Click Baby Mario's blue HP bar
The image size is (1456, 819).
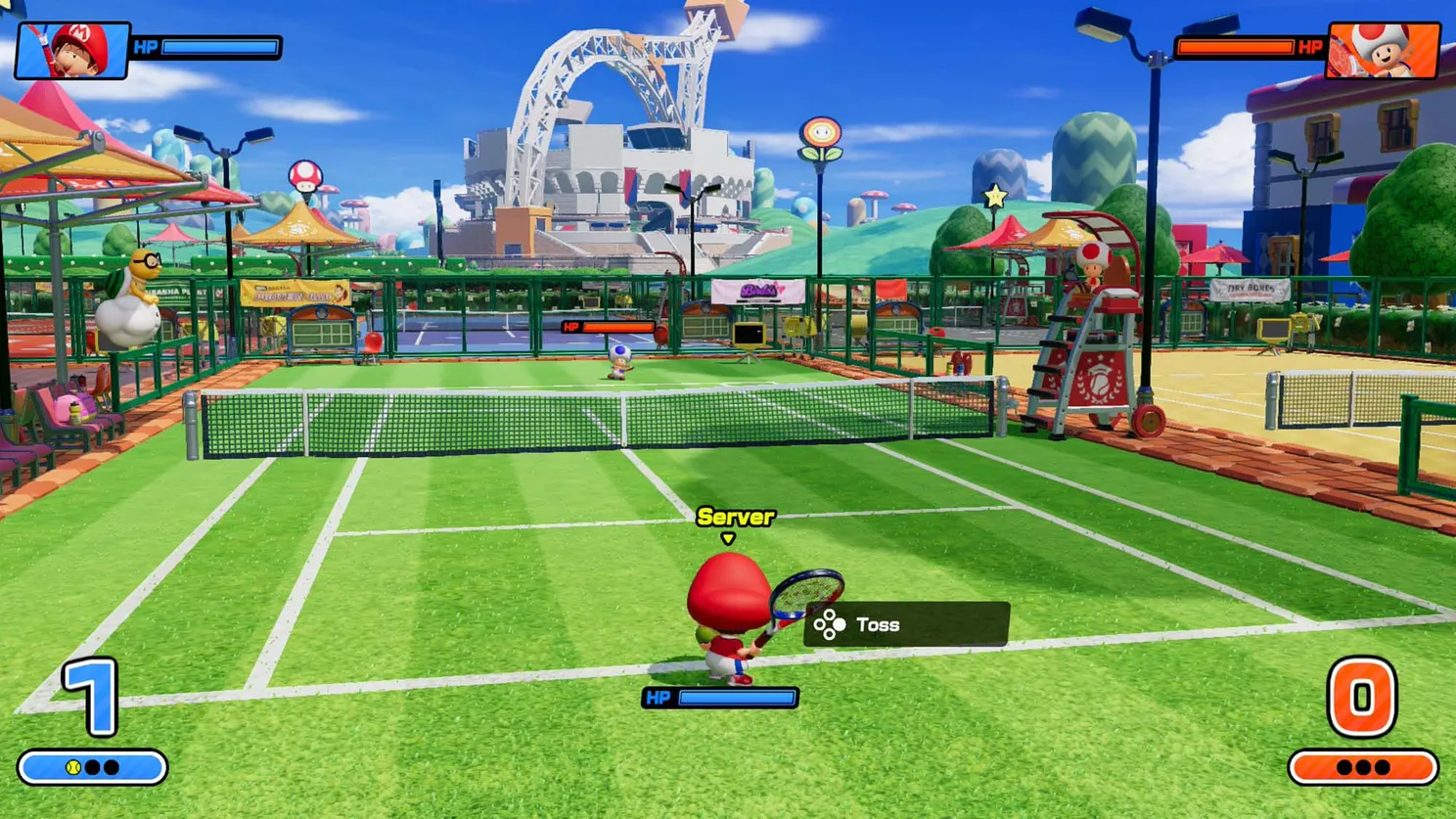point(219,46)
